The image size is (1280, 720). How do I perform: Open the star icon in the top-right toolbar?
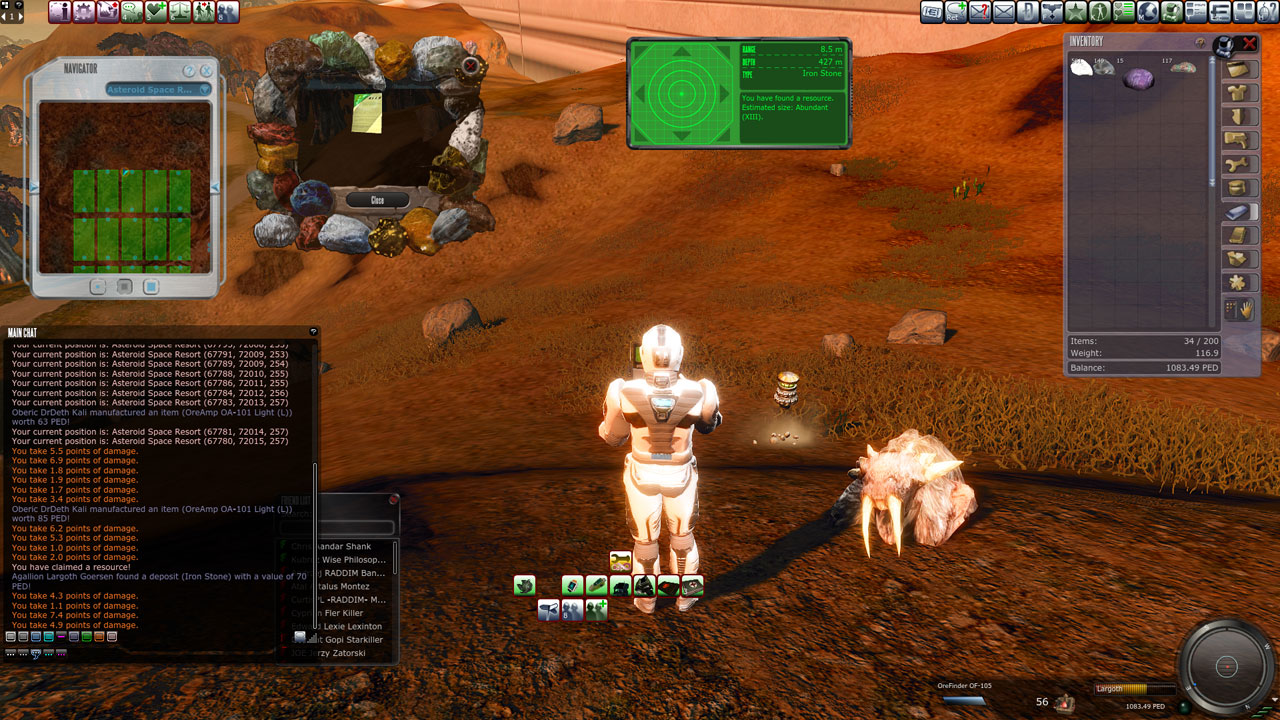tap(1076, 12)
